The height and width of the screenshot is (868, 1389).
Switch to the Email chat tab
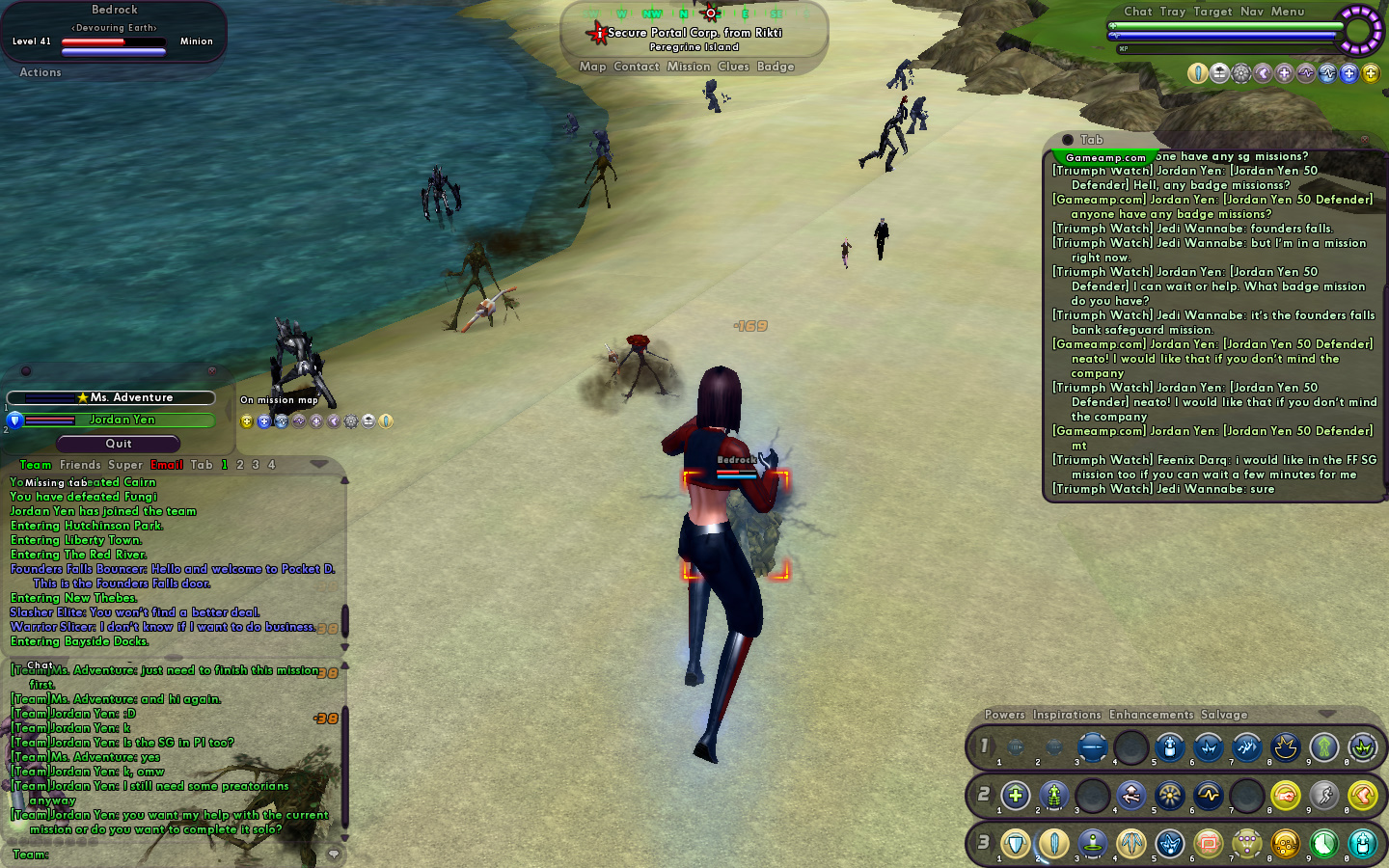tap(167, 465)
